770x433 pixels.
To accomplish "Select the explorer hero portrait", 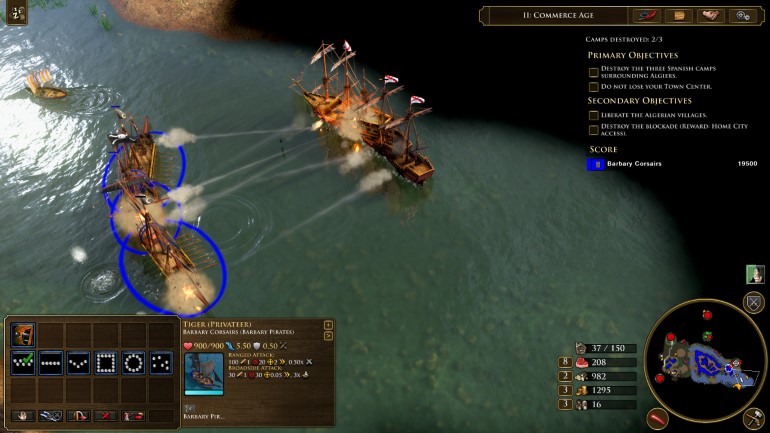I will click(755, 274).
